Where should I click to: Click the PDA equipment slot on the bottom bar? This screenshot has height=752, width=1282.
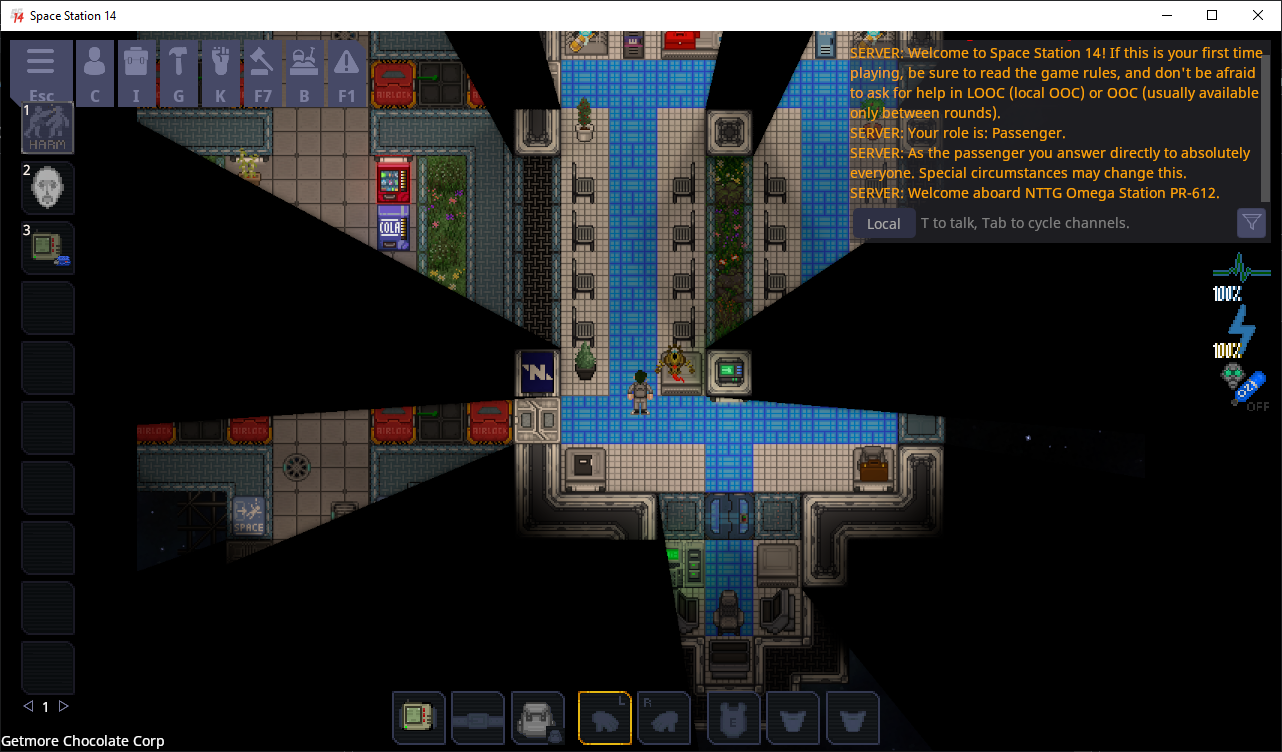point(419,718)
